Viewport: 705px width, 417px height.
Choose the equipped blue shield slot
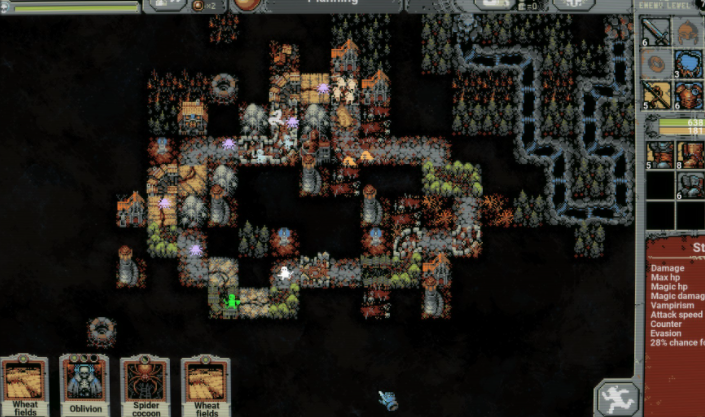pos(689,64)
